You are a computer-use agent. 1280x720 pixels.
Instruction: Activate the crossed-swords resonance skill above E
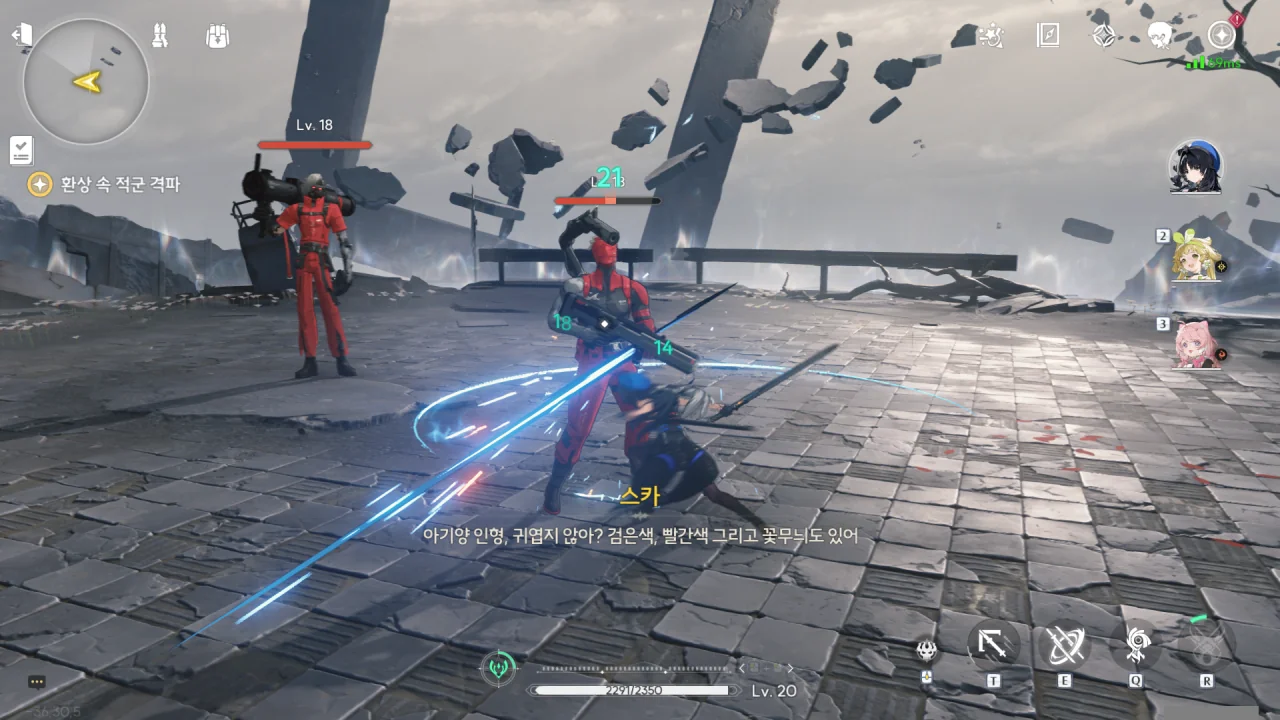pyautogui.click(x=1063, y=645)
